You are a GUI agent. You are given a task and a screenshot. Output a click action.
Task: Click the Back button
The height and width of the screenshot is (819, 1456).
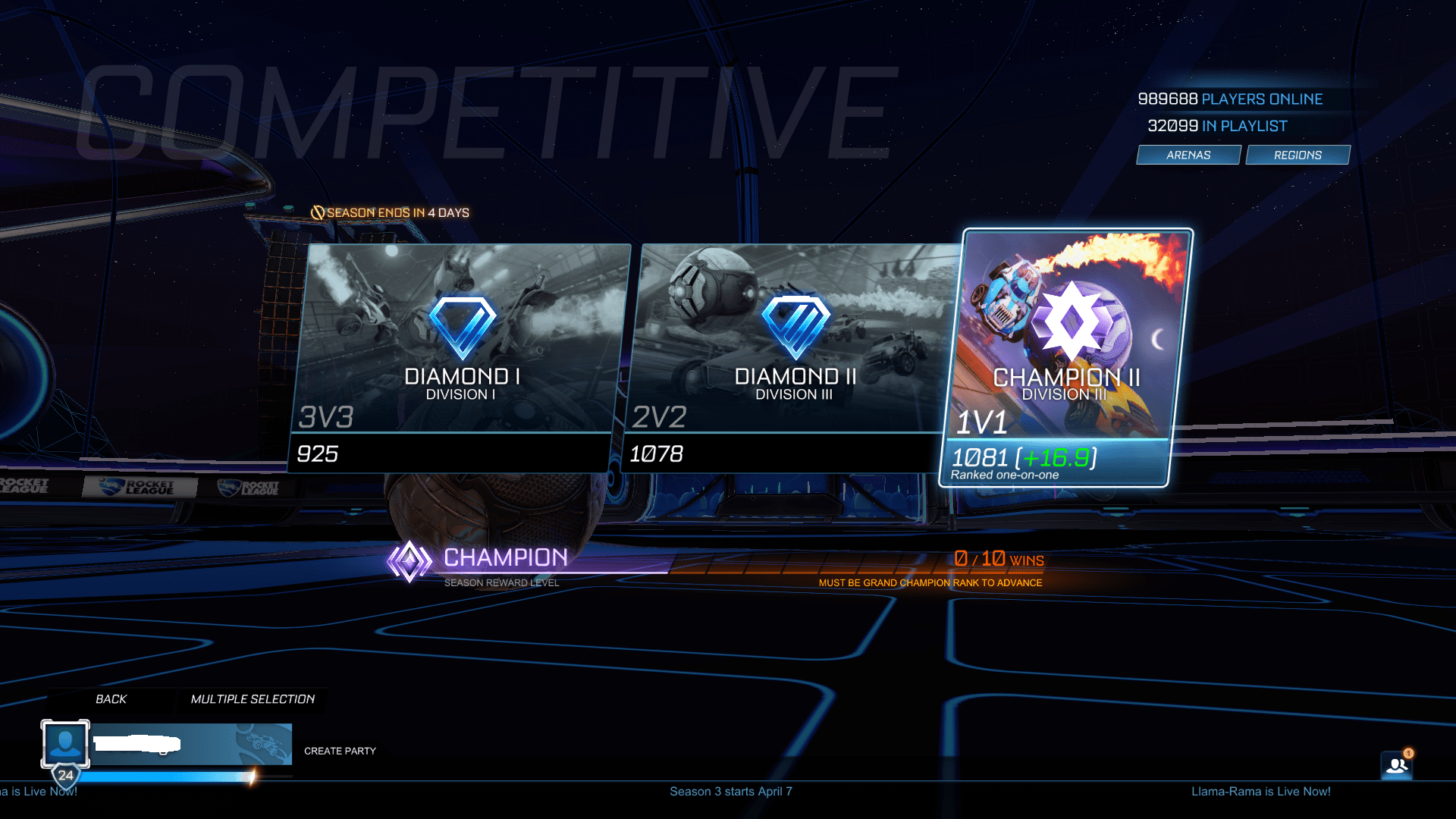(x=111, y=699)
